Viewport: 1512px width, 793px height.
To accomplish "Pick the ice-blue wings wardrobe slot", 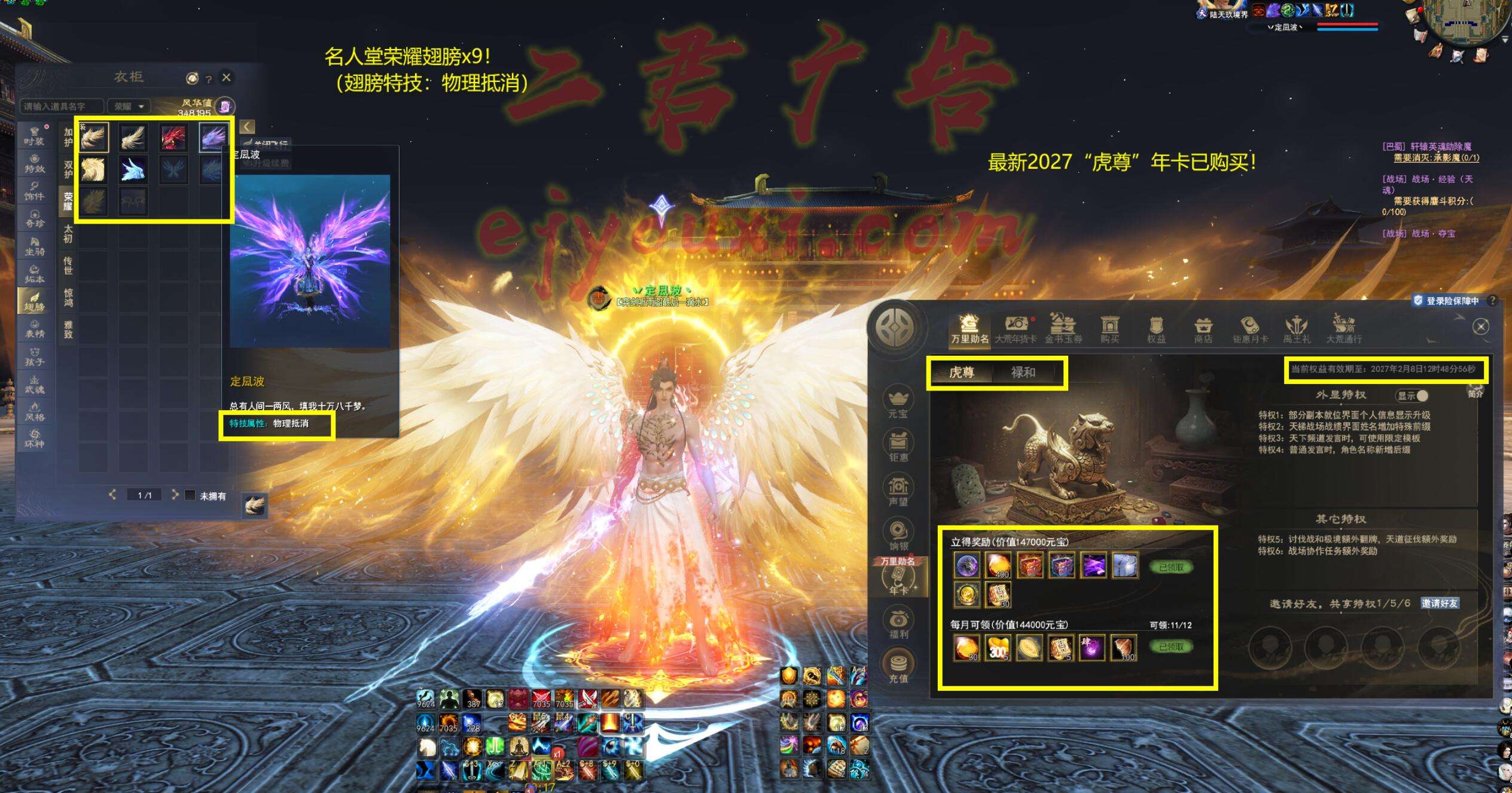I will (133, 170).
